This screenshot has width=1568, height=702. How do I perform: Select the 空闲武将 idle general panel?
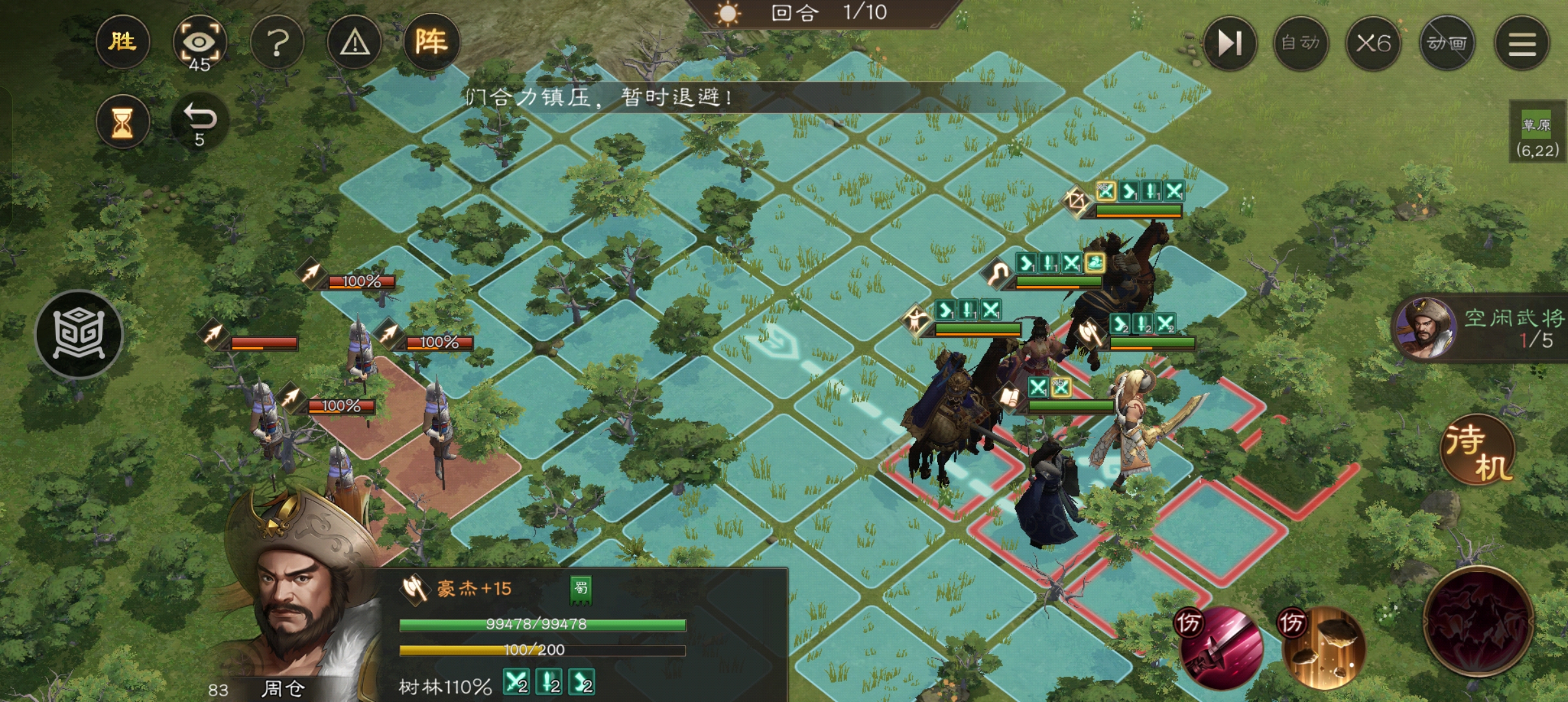click(x=1481, y=328)
